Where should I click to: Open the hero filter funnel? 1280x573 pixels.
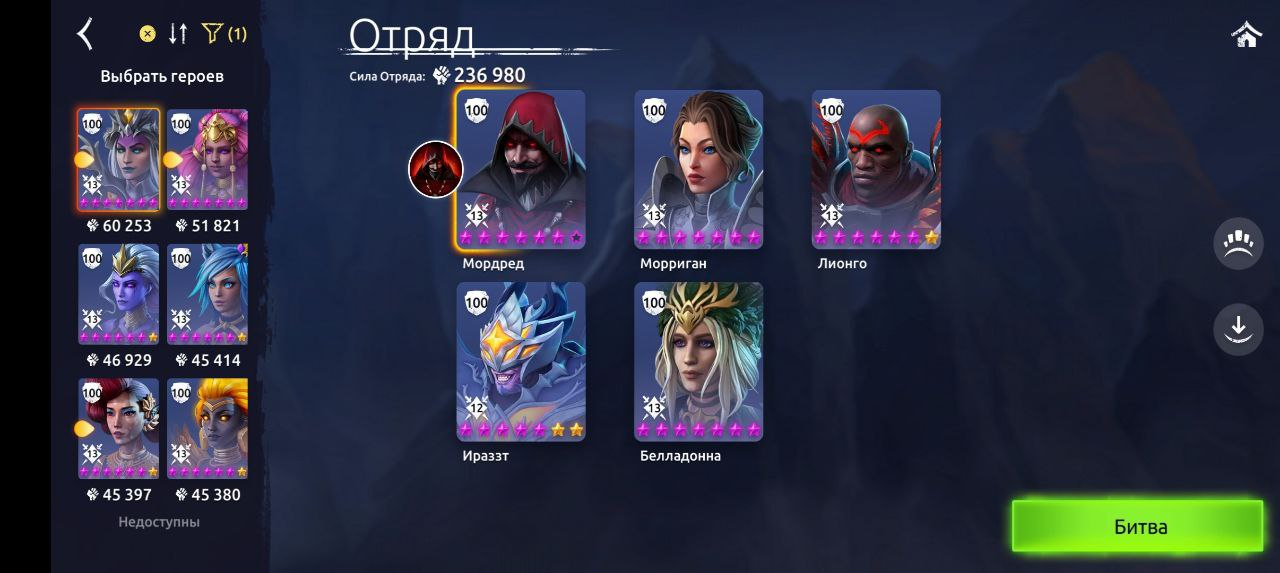[212, 34]
